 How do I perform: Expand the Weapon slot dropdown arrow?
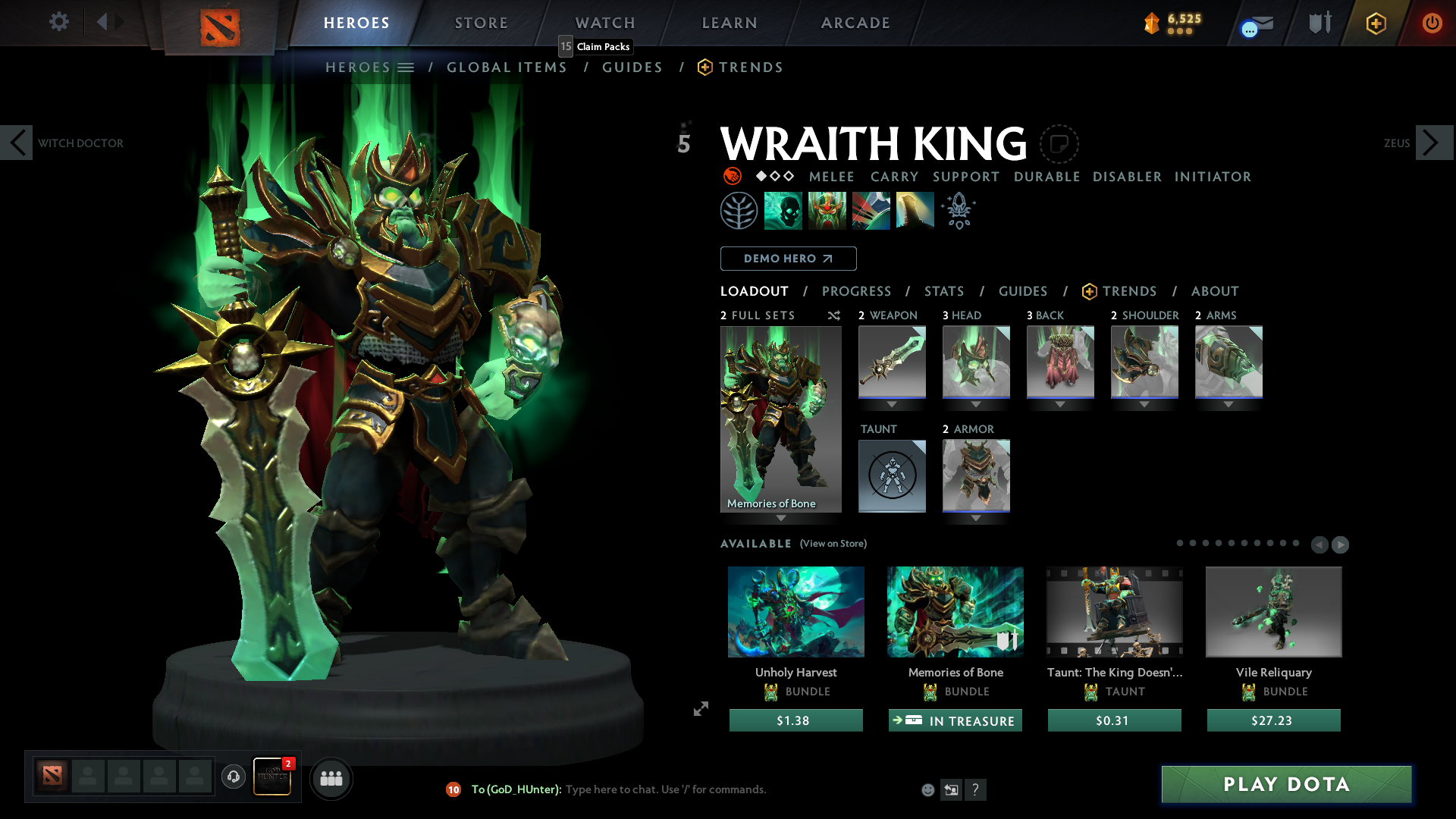892,404
